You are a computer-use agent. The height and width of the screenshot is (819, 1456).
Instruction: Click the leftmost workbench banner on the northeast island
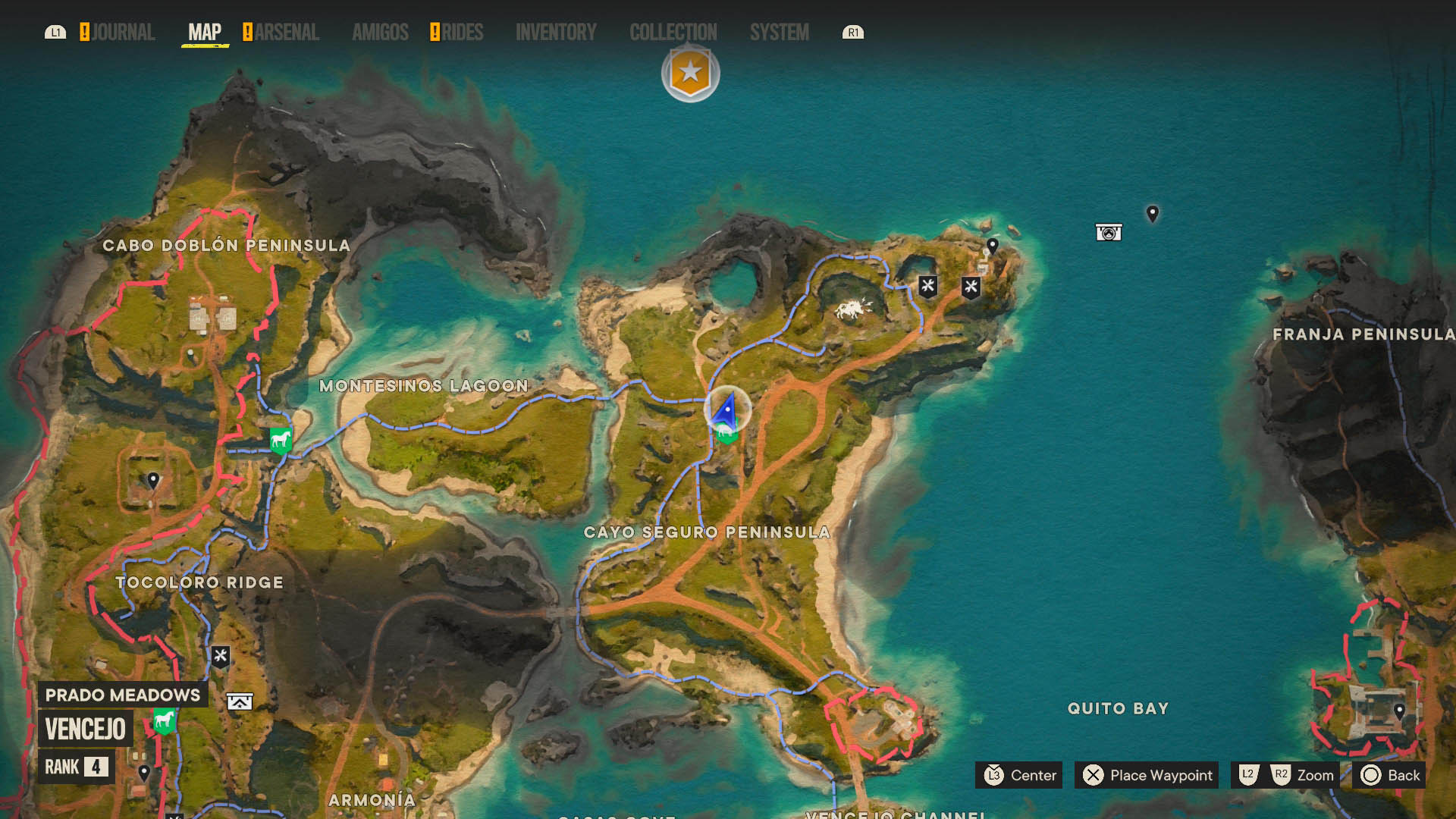pos(928,287)
